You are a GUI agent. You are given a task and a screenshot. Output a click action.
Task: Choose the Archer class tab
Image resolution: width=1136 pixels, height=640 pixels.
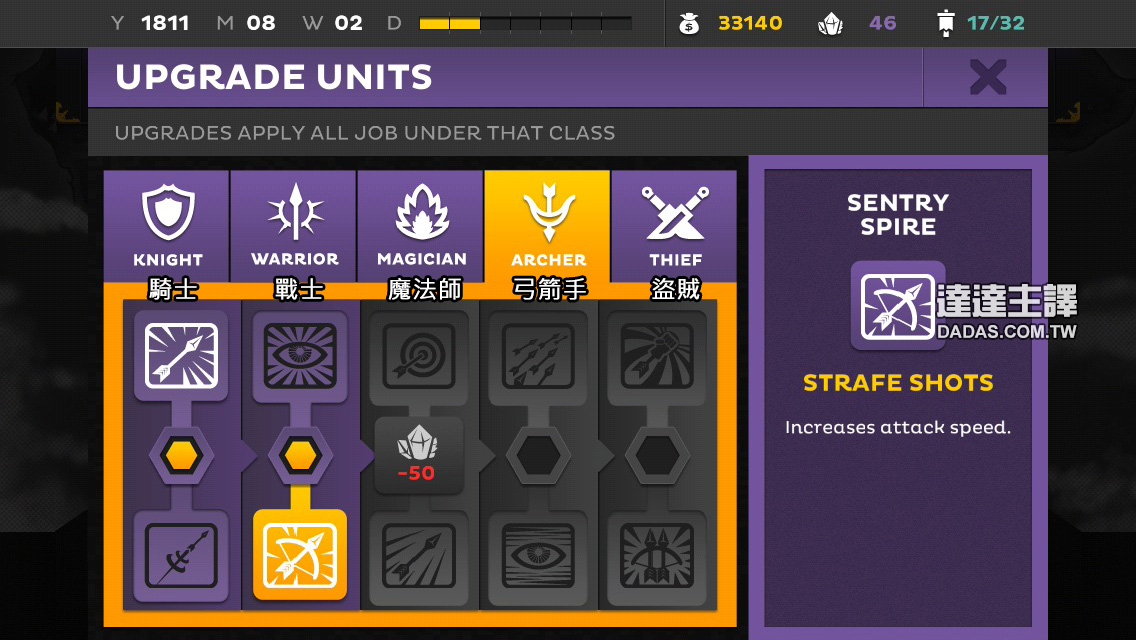click(548, 226)
